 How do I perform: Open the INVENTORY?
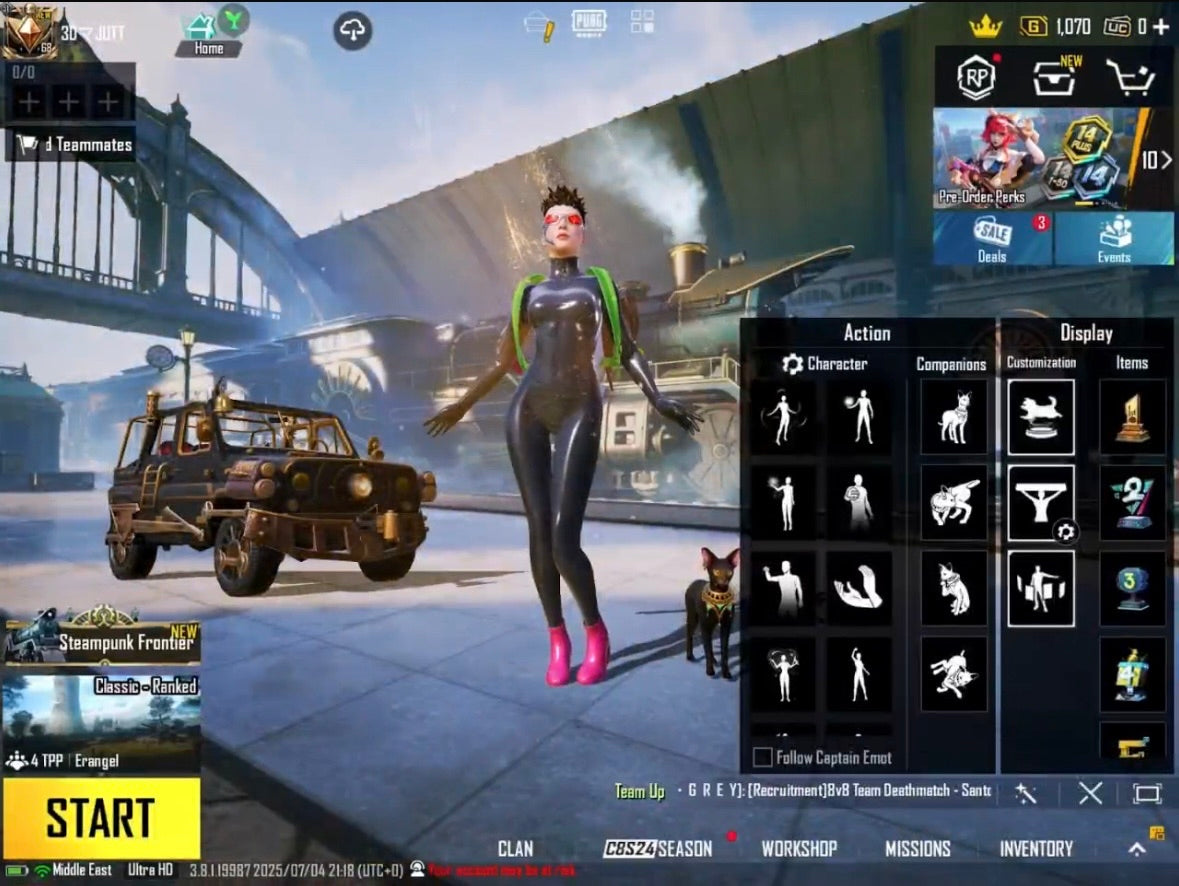click(1036, 849)
